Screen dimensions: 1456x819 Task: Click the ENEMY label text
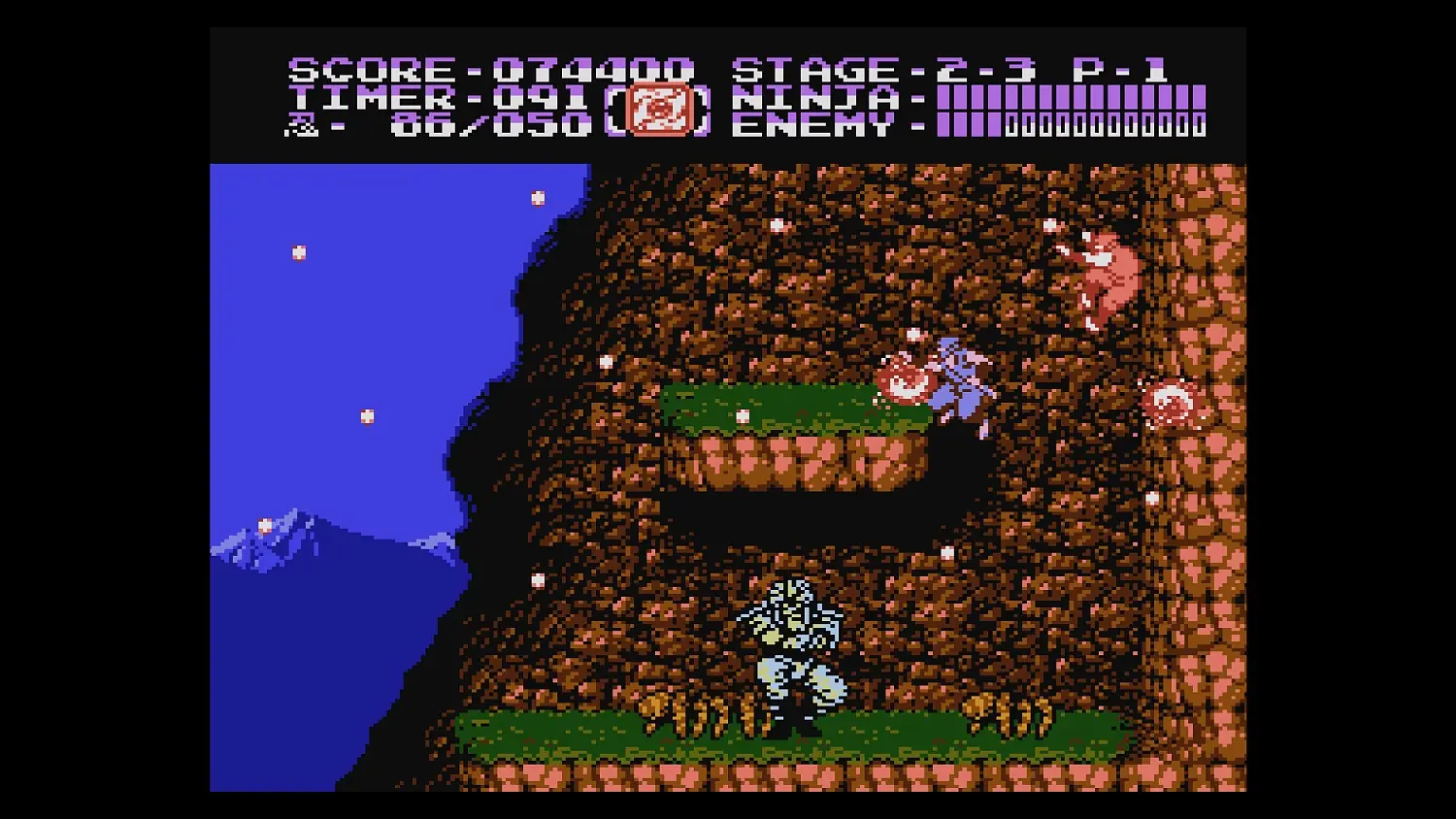tap(815, 124)
